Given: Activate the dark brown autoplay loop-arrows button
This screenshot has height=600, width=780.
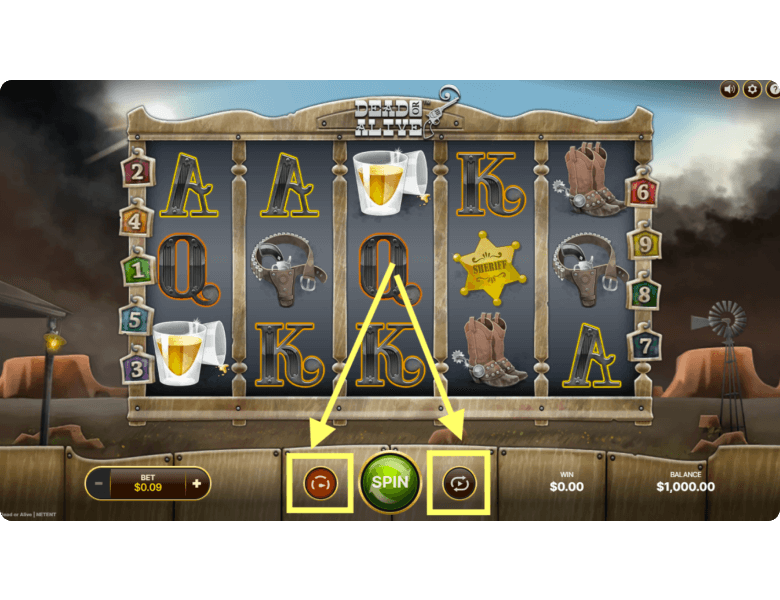Looking at the screenshot, I should [459, 484].
